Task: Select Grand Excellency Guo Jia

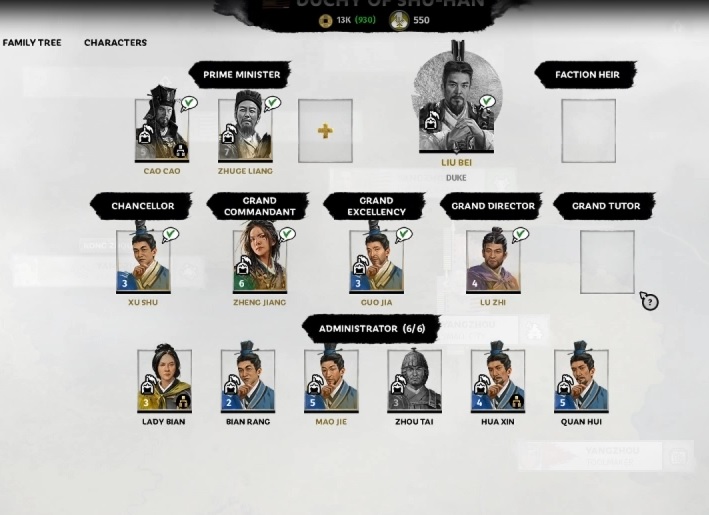Action: tap(376, 260)
